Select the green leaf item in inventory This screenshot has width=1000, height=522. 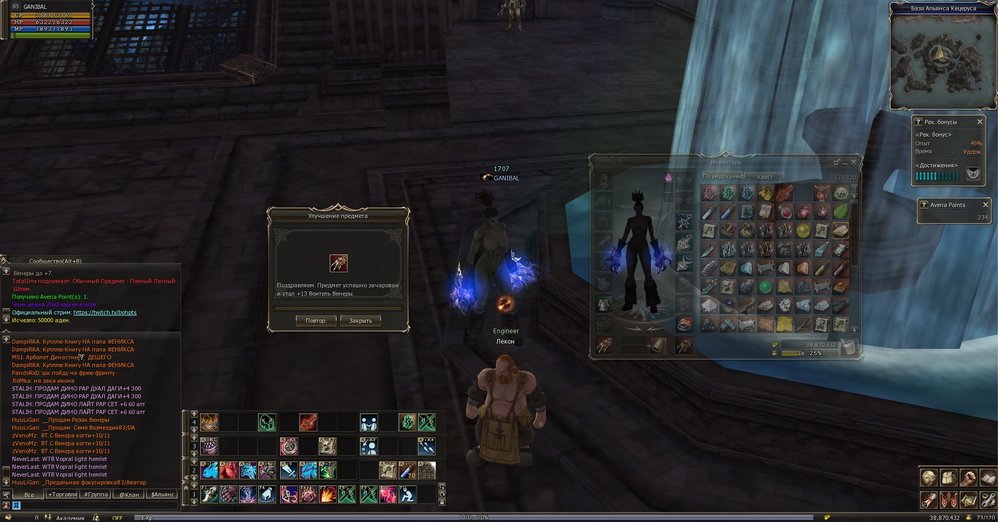[840, 211]
